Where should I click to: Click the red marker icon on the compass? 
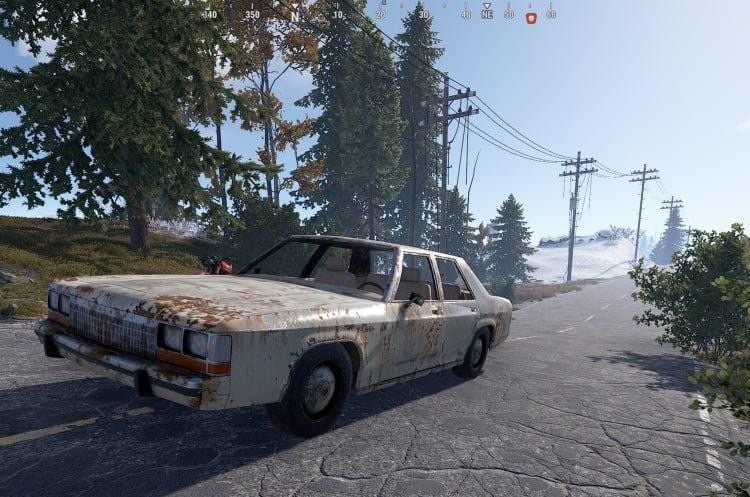point(531,17)
